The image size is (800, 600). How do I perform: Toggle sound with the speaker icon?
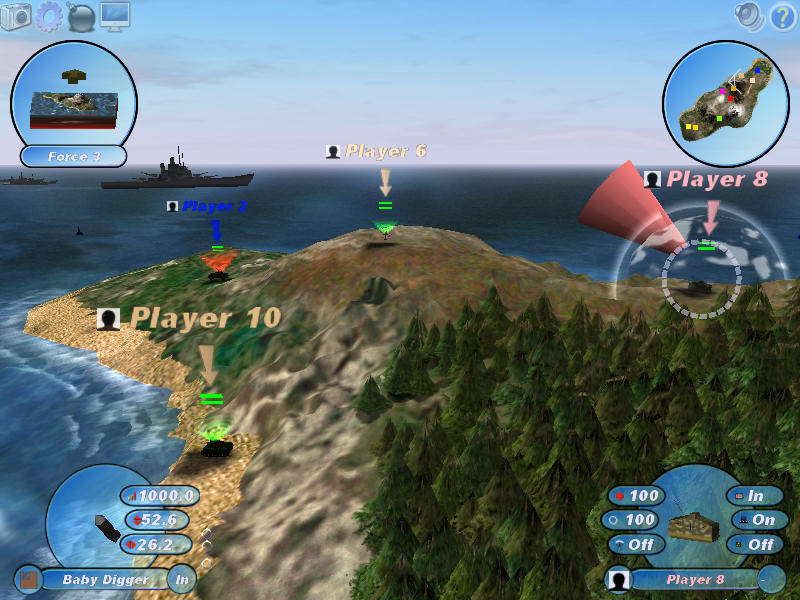(x=748, y=15)
